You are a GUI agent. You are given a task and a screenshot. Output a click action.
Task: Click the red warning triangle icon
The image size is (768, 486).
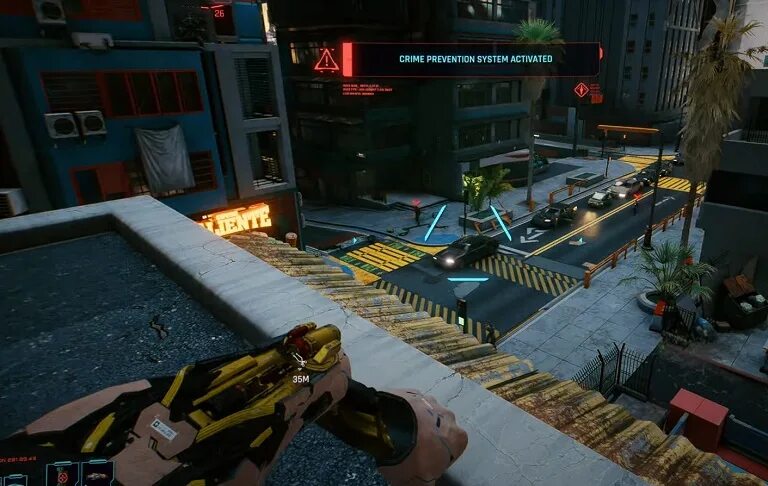(326, 60)
